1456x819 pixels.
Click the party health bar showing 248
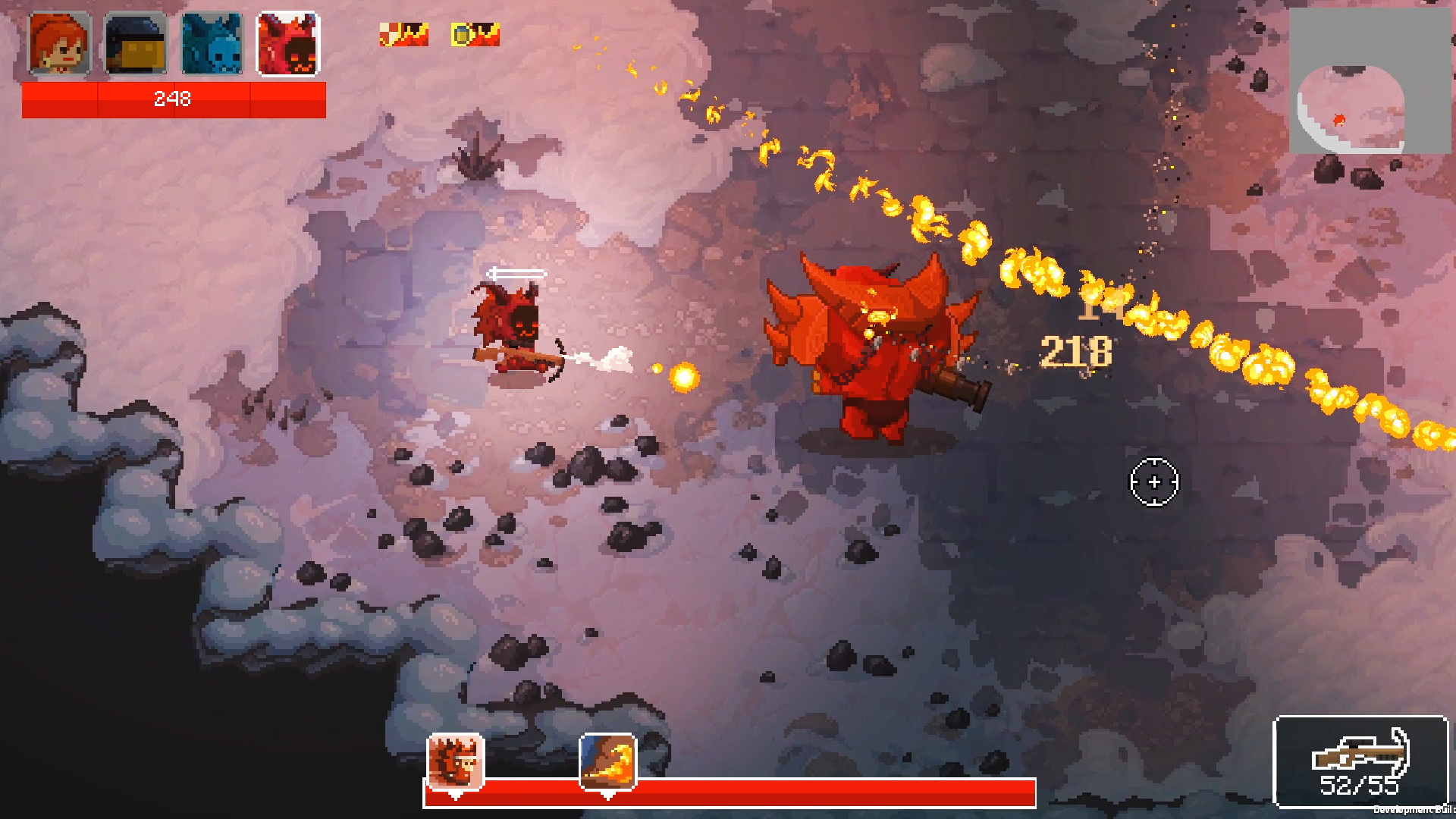pos(173,99)
